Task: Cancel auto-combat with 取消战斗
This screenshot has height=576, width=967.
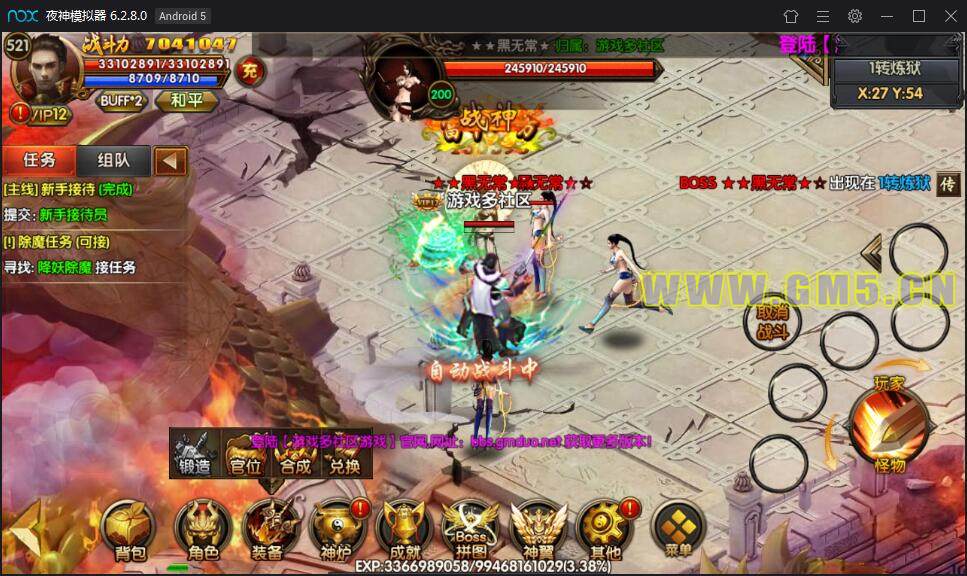Action: point(772,321)
